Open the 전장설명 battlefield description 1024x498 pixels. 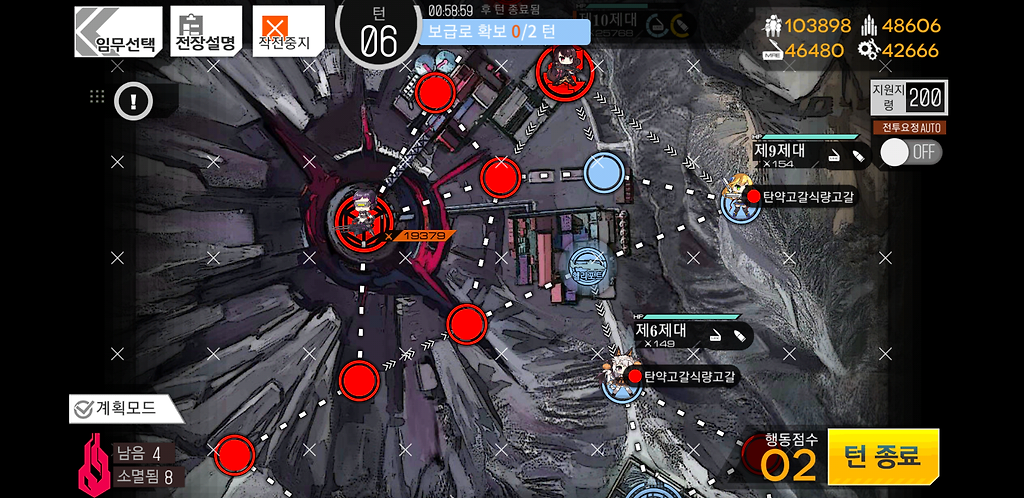pos(205,31)
